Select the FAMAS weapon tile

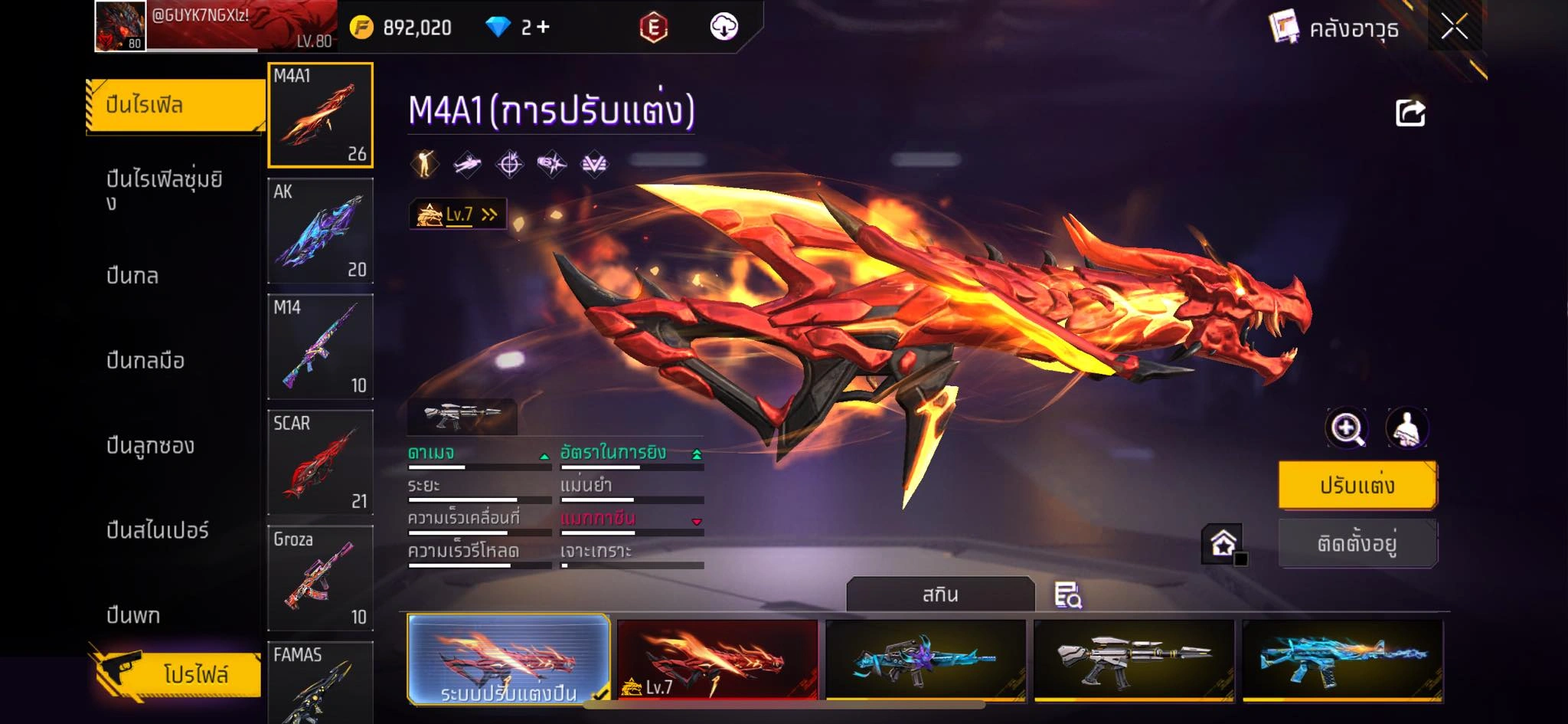point(320,682)
